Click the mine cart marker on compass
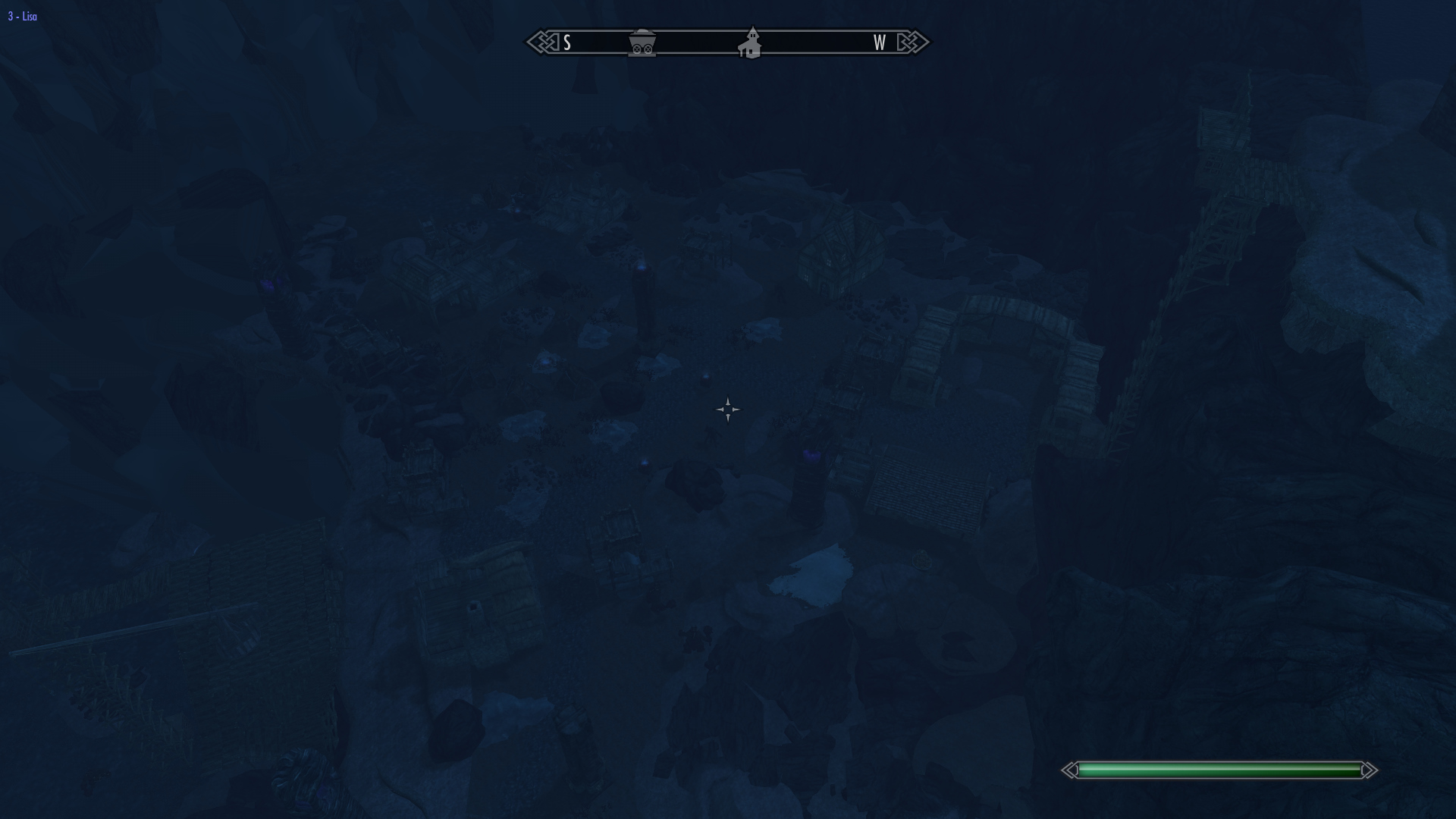The height and width of the screenshot is (819, 1456). (642, 43)
